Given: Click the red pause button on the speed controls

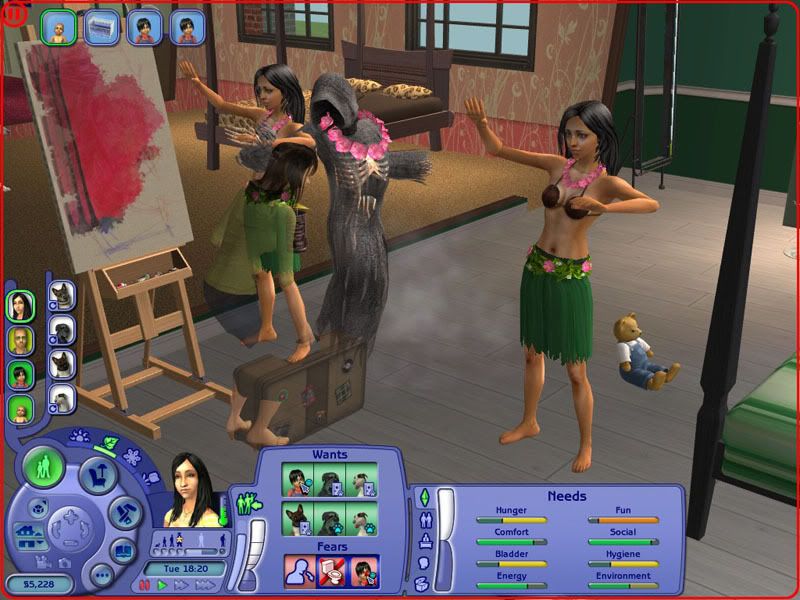Looking at the screenshot, I should click(145, 585).
